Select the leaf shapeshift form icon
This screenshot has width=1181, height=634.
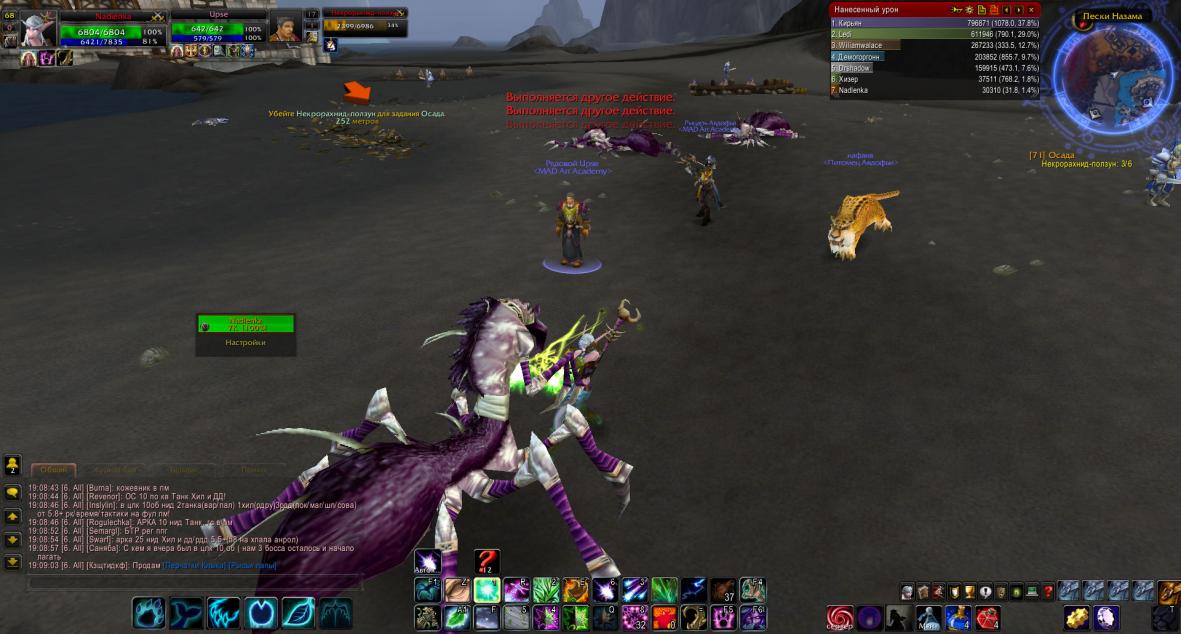tap(298, 611)
